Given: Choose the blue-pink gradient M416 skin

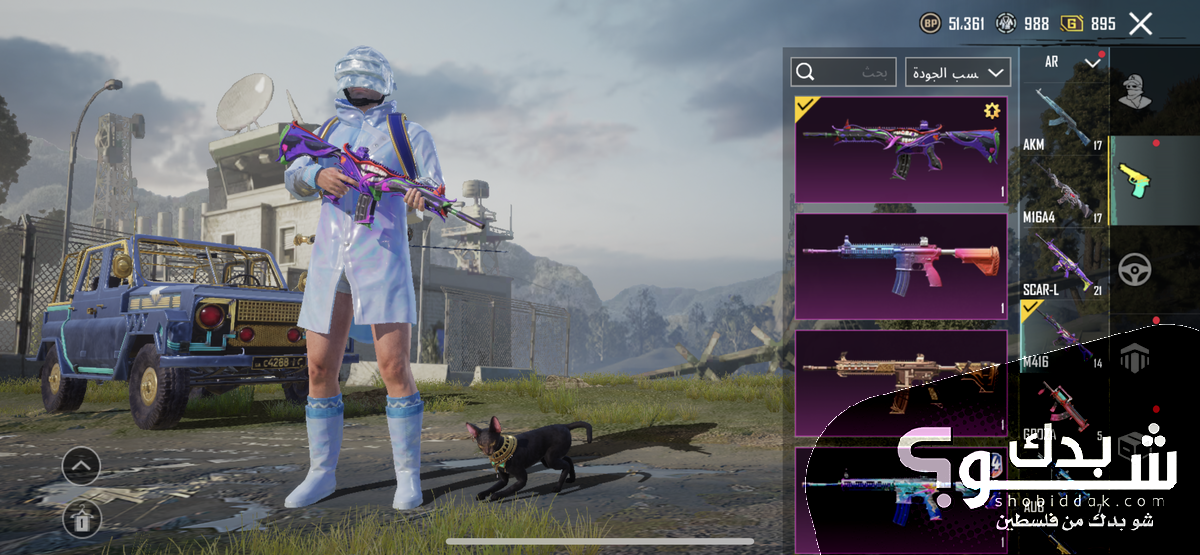Looking at the screenshot, I should tap(900, 265).
